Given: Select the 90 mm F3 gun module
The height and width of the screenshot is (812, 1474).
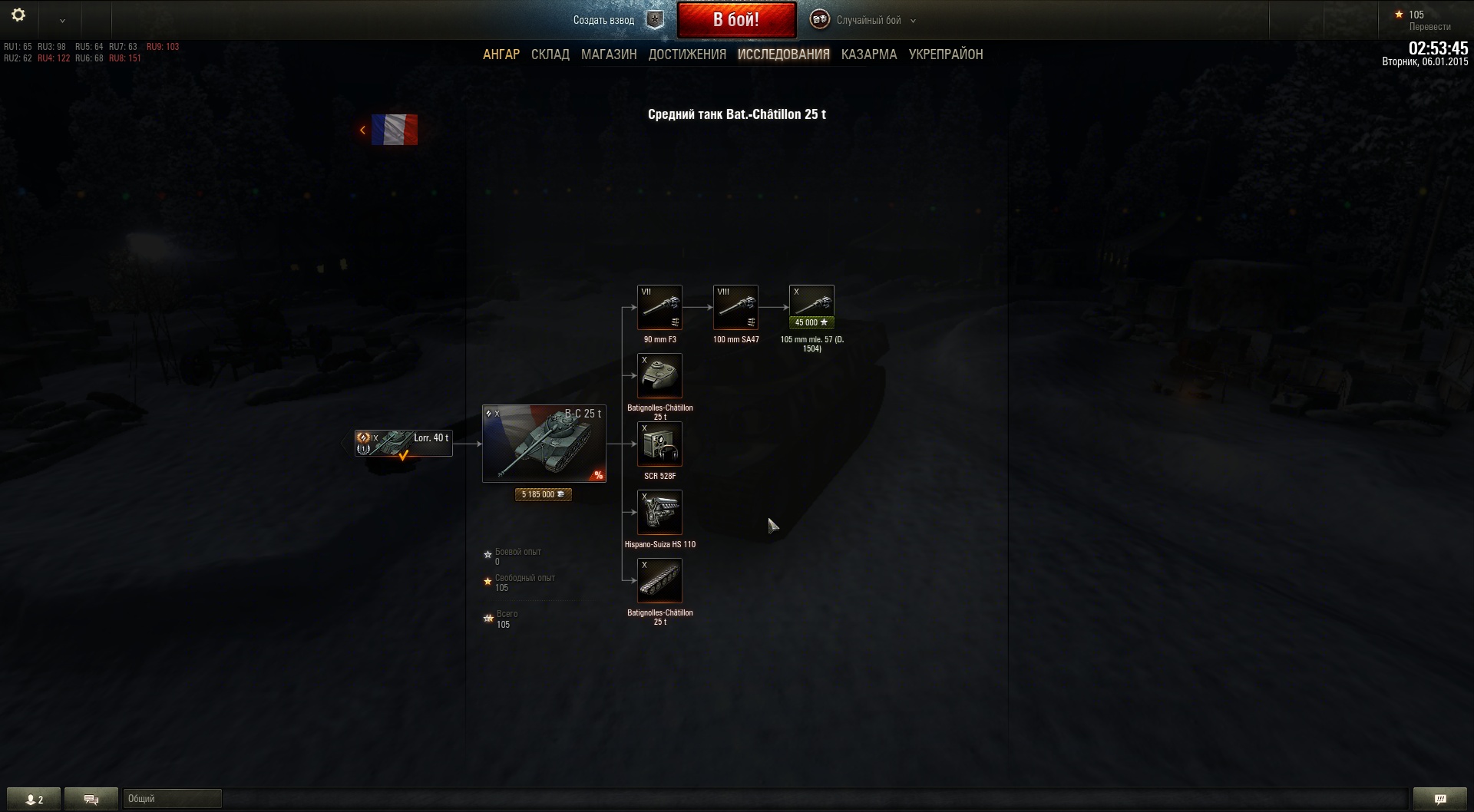Looking at the screenshot, I should [659, 307].
